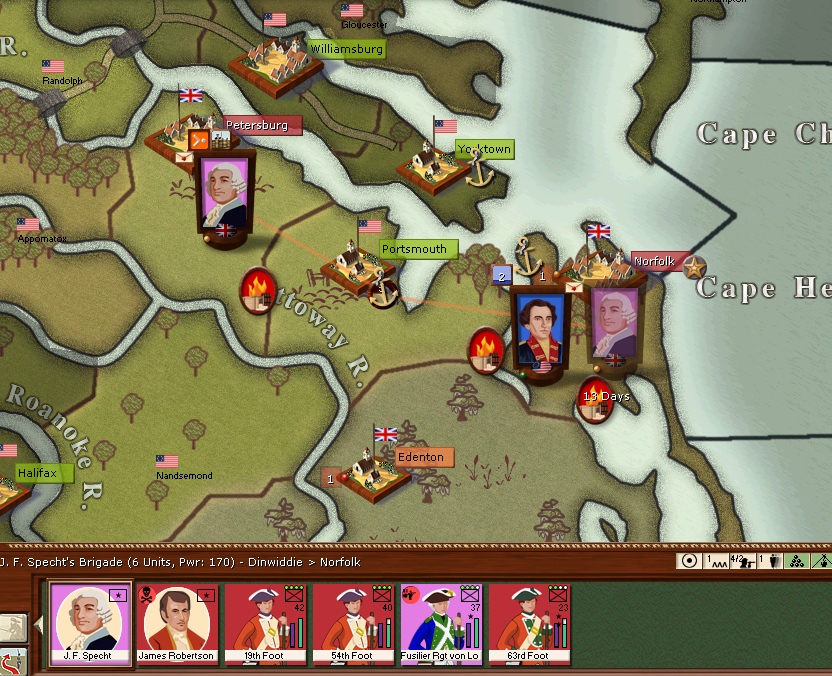Select the Fusilier Rgt von Lo unit card
This screenshot has width=832, height=676.
click(x=441, y=625)
